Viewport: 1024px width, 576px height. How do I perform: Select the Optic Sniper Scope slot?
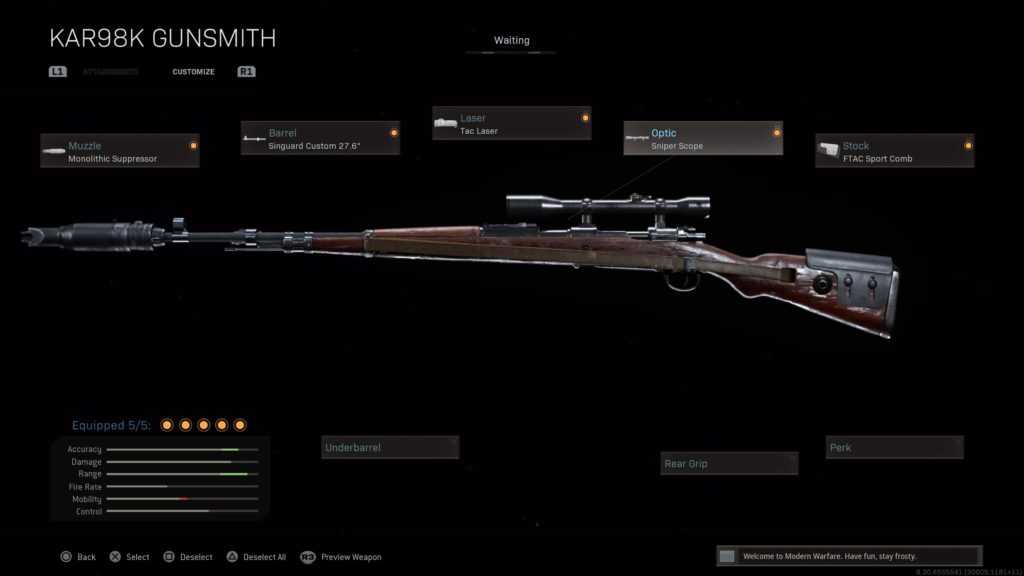click(x=703, y=139)
